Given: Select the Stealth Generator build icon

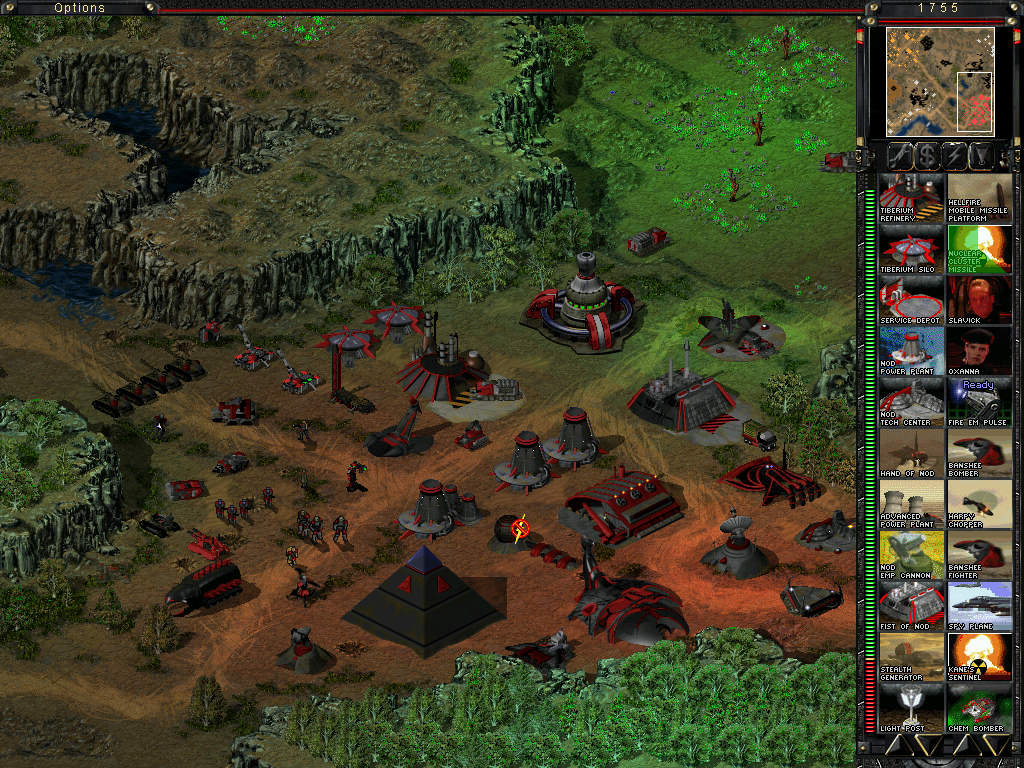Looking at the screenshot, I should point(911,657).
